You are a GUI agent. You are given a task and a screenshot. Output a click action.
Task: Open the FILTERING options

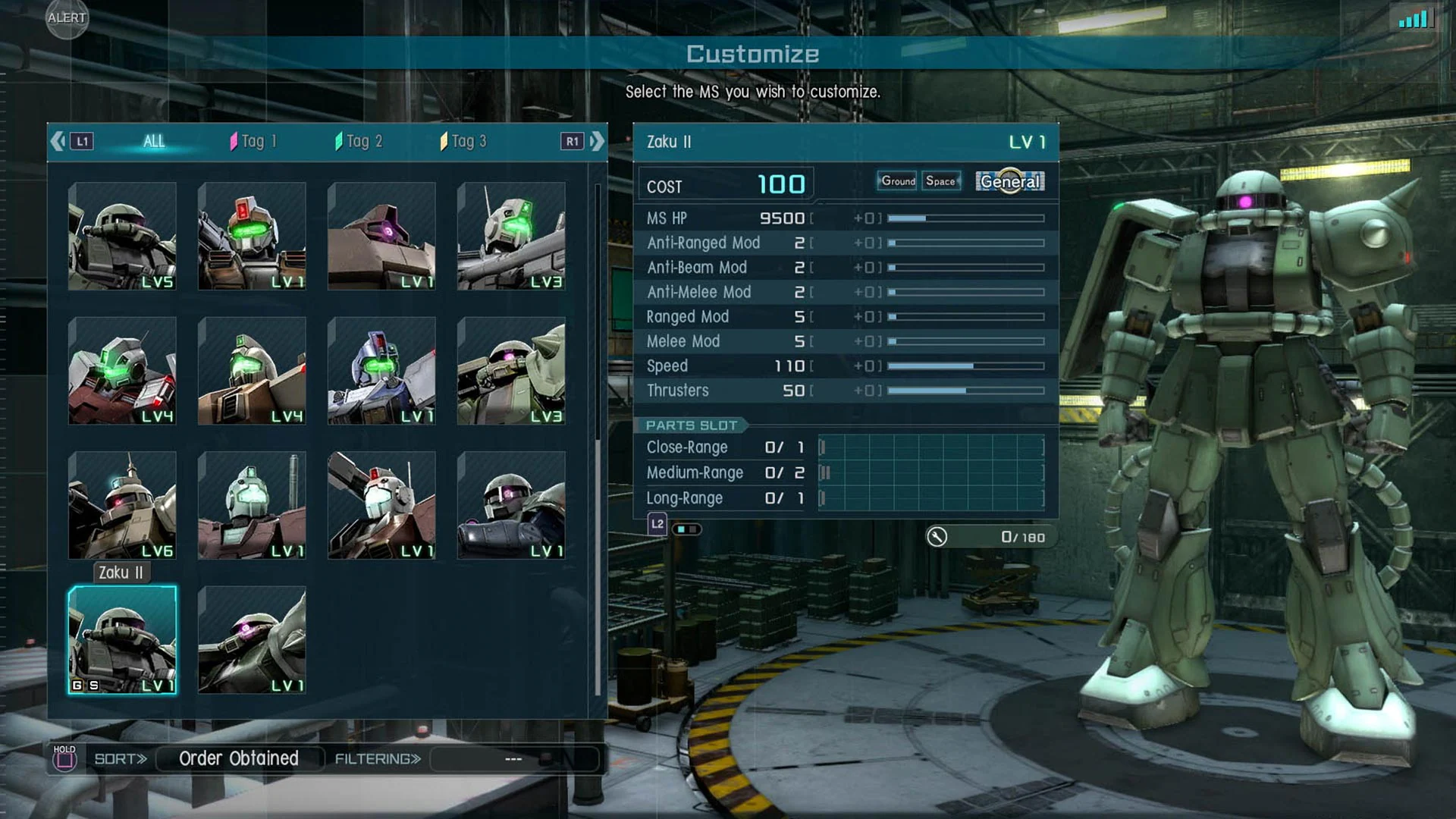point(375,758)
